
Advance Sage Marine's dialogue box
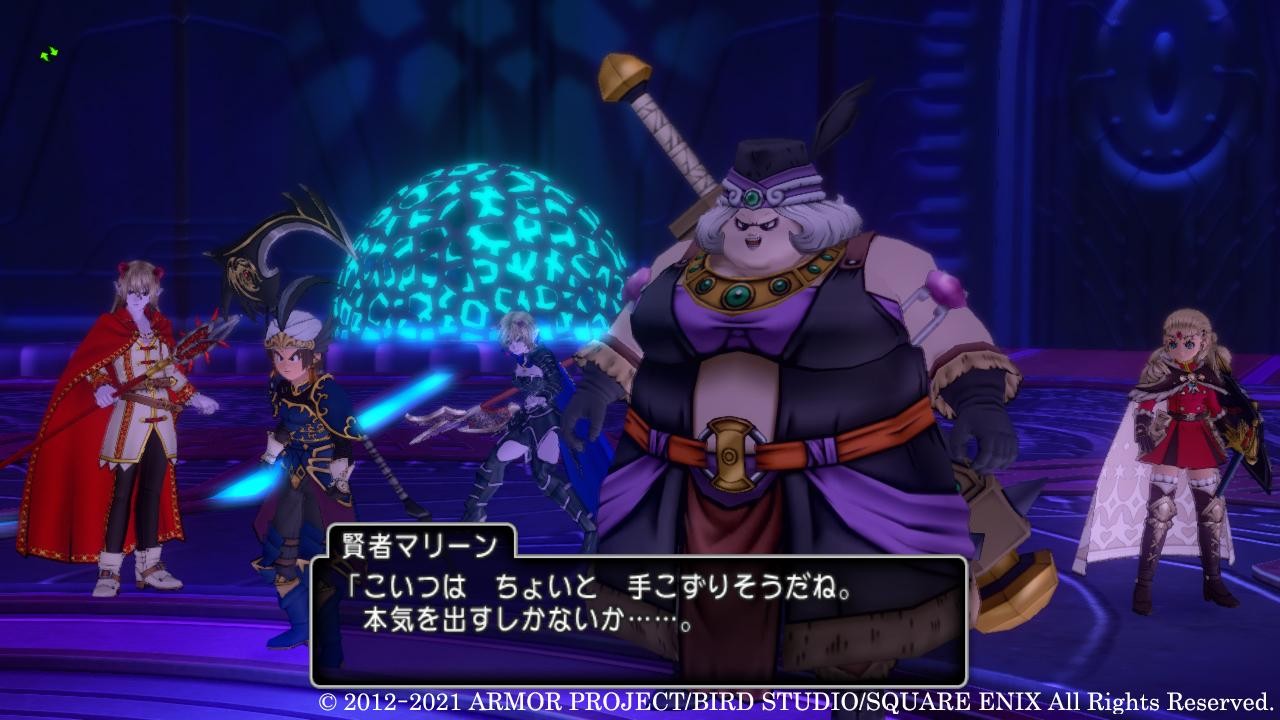coord(638,620)
